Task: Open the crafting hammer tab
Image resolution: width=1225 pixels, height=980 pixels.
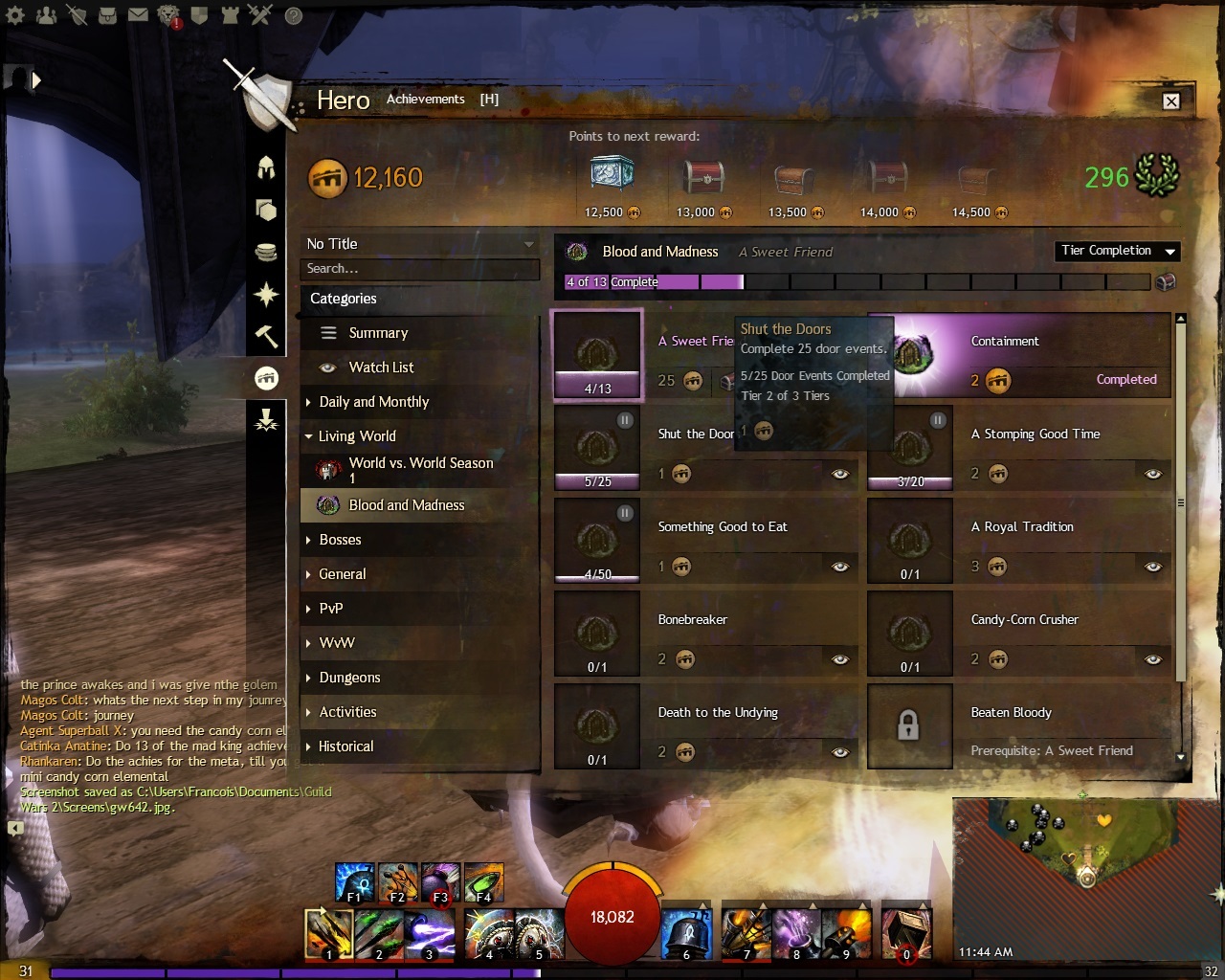Action: click(267, 336)
